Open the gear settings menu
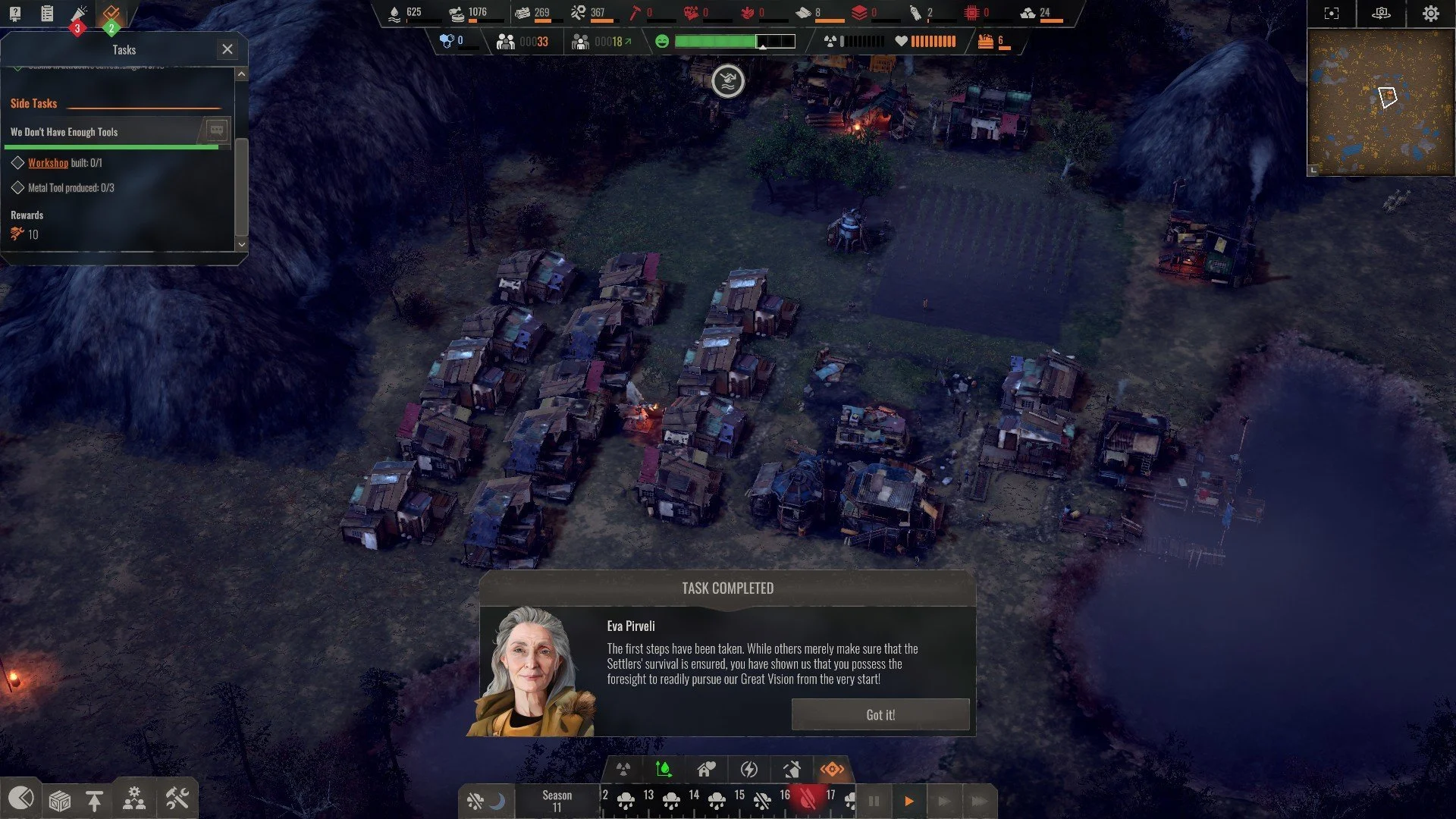The height and width of the screenshot is (819, 1456). coord(1430,14)
